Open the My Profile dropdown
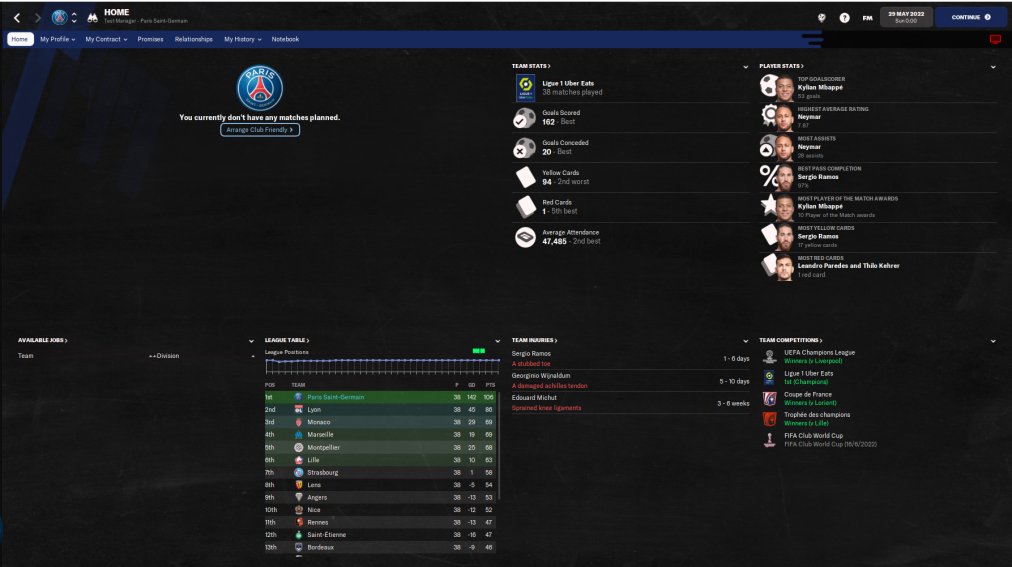This screenshot has height=567, width=1012. pyautogui.click(x=57, y=39)
